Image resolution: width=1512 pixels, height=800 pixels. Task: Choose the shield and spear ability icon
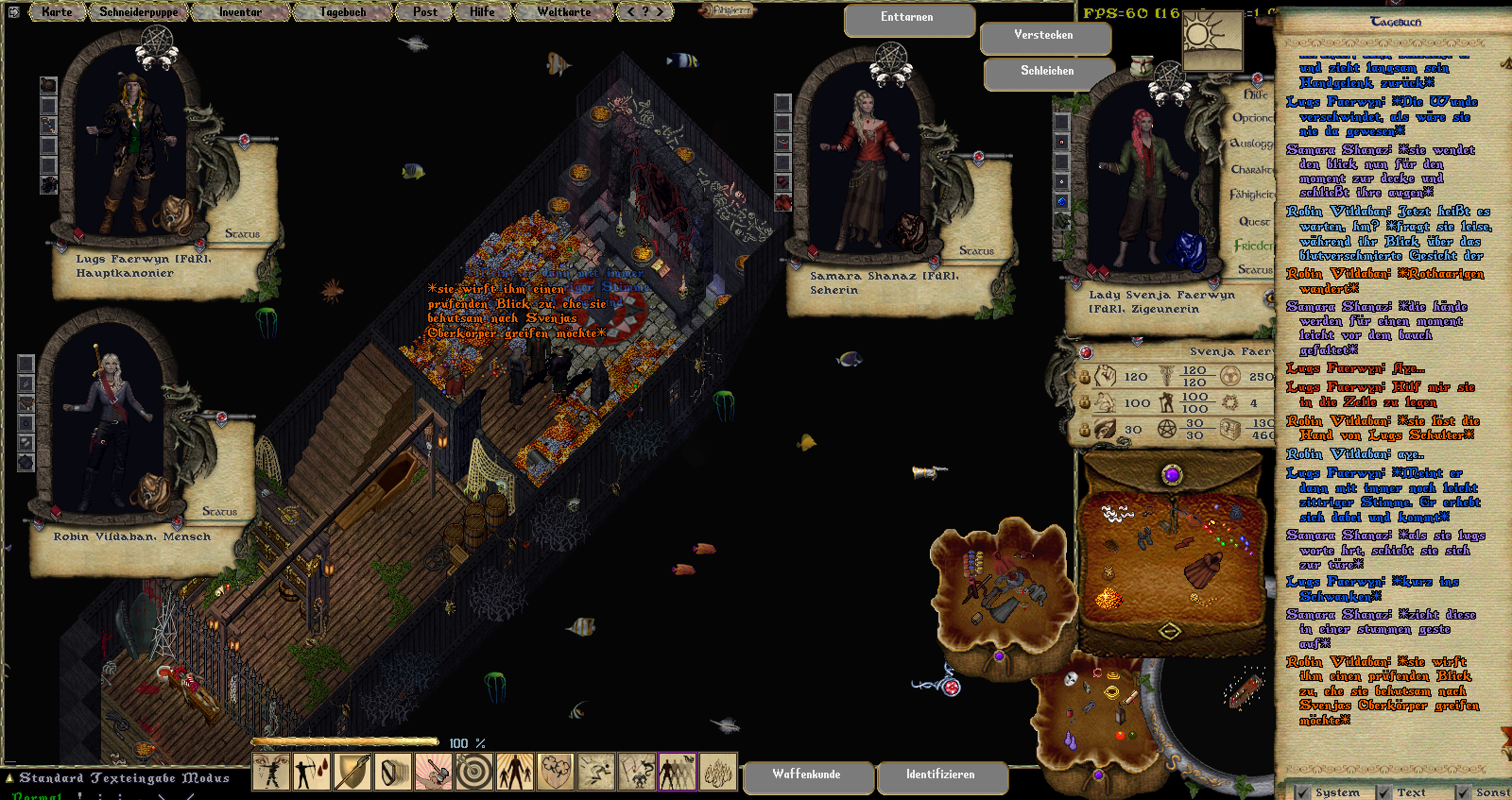tap(352, 772)
